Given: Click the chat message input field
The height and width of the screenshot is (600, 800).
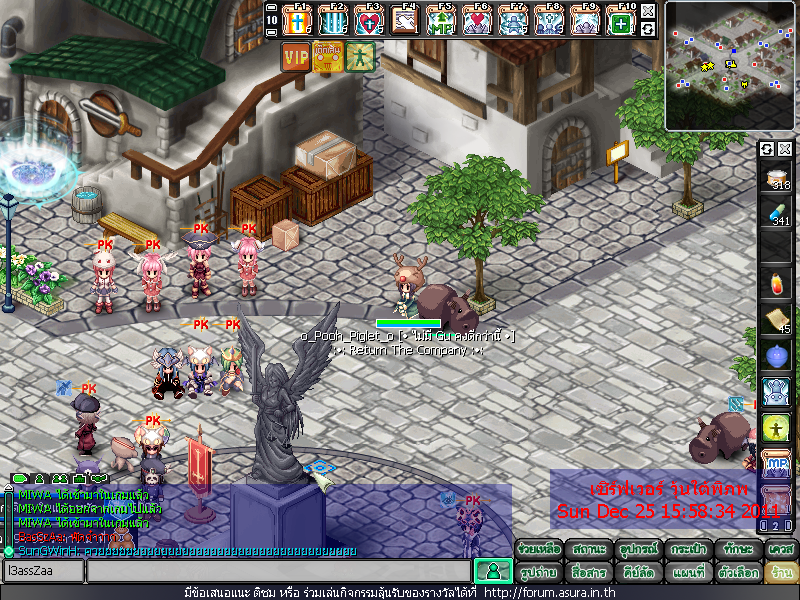Looking at the screenshot, I should (278, 571).
